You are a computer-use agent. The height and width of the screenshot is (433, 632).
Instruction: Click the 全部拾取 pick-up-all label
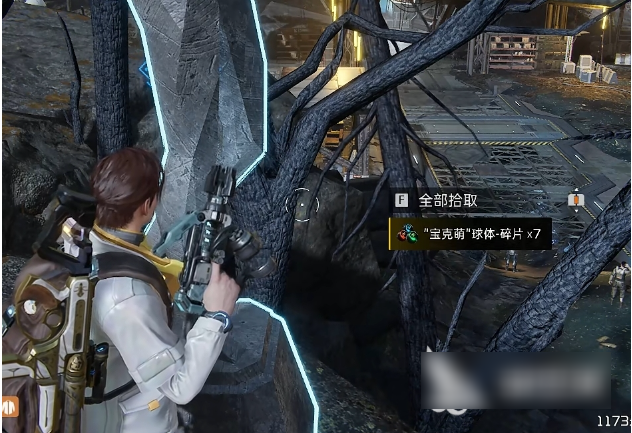point(448,200)
